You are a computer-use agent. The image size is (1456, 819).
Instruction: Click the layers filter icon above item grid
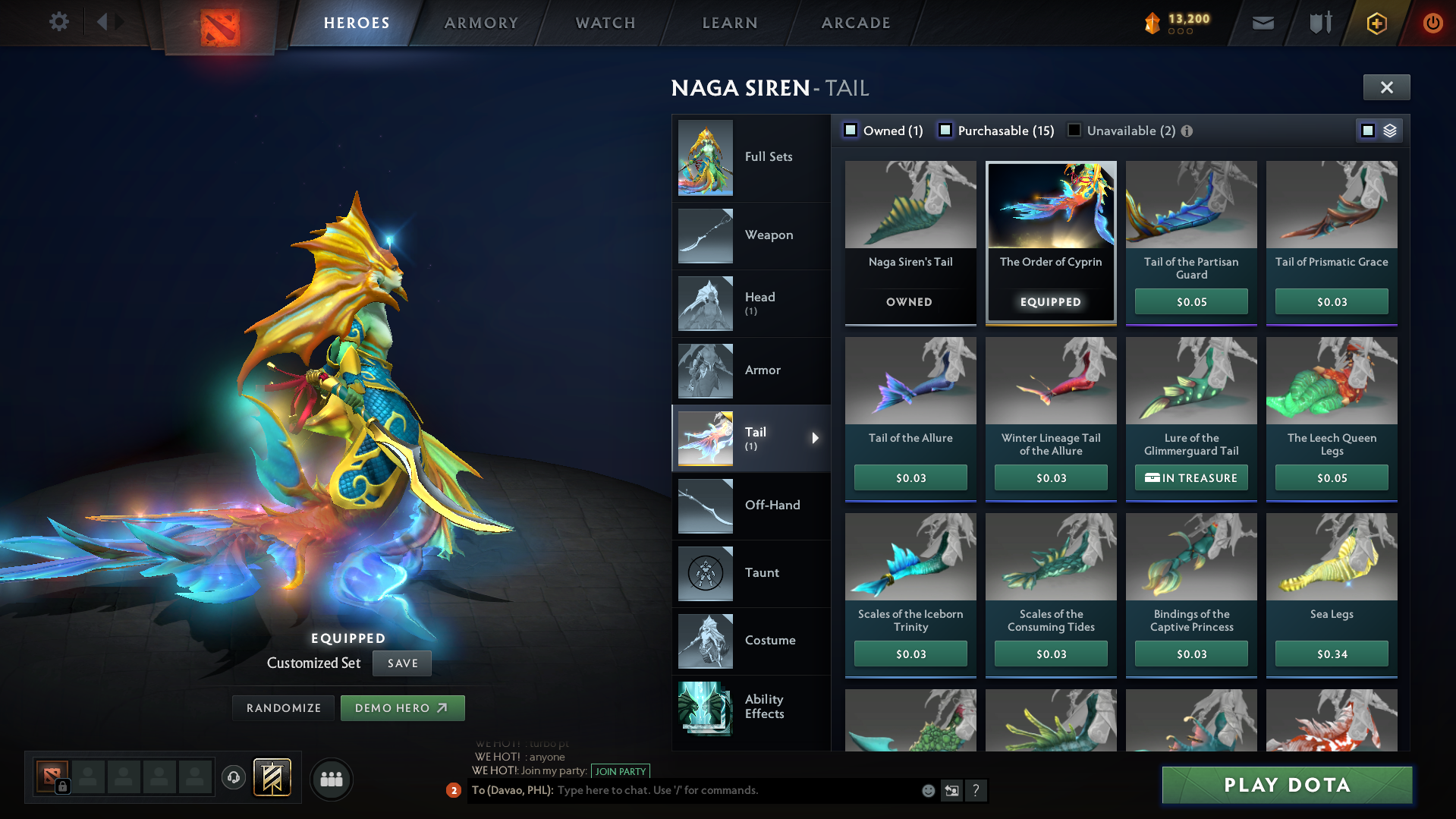[x=1389, y=130]
